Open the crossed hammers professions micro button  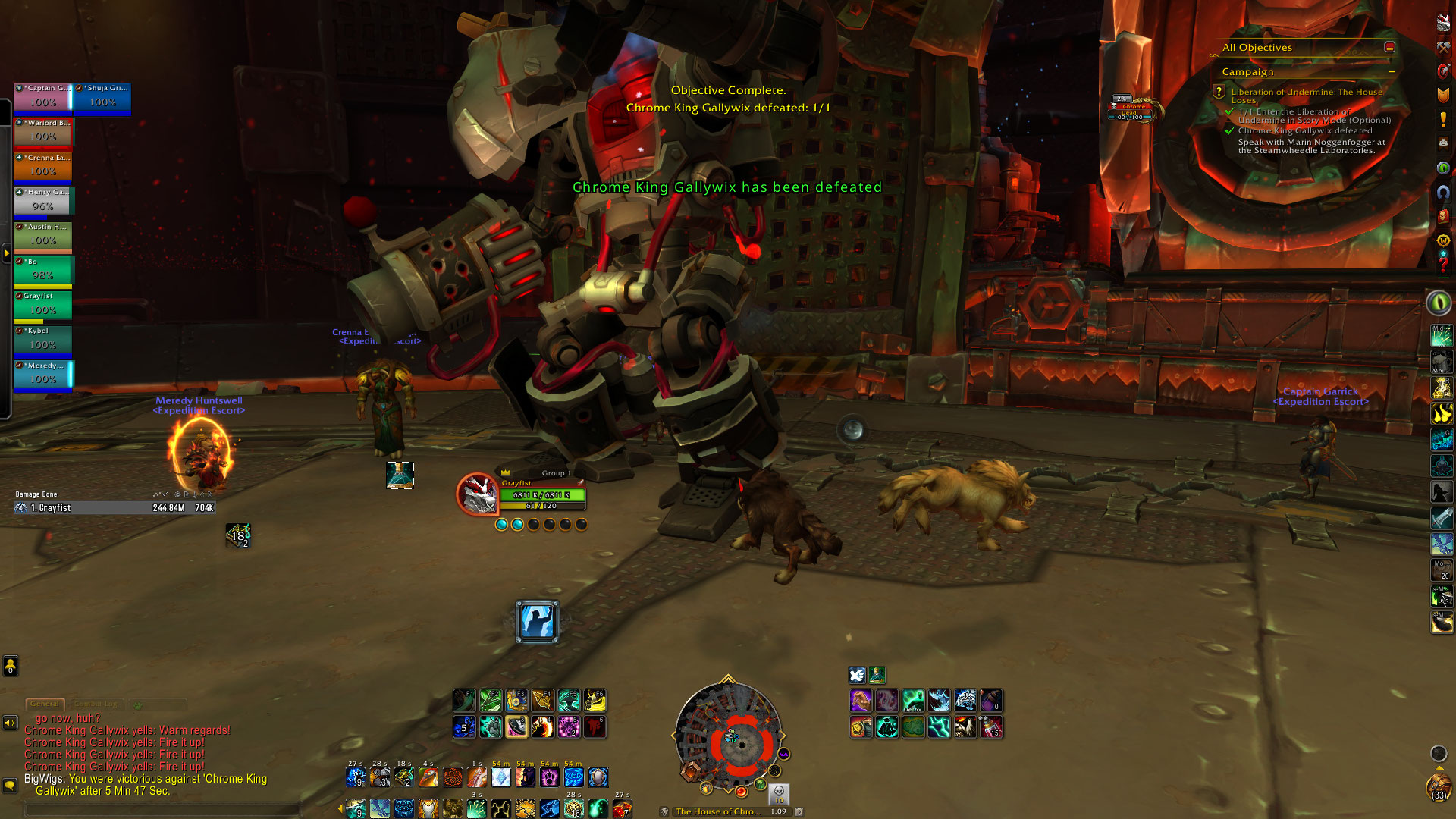pos(1443,47)
